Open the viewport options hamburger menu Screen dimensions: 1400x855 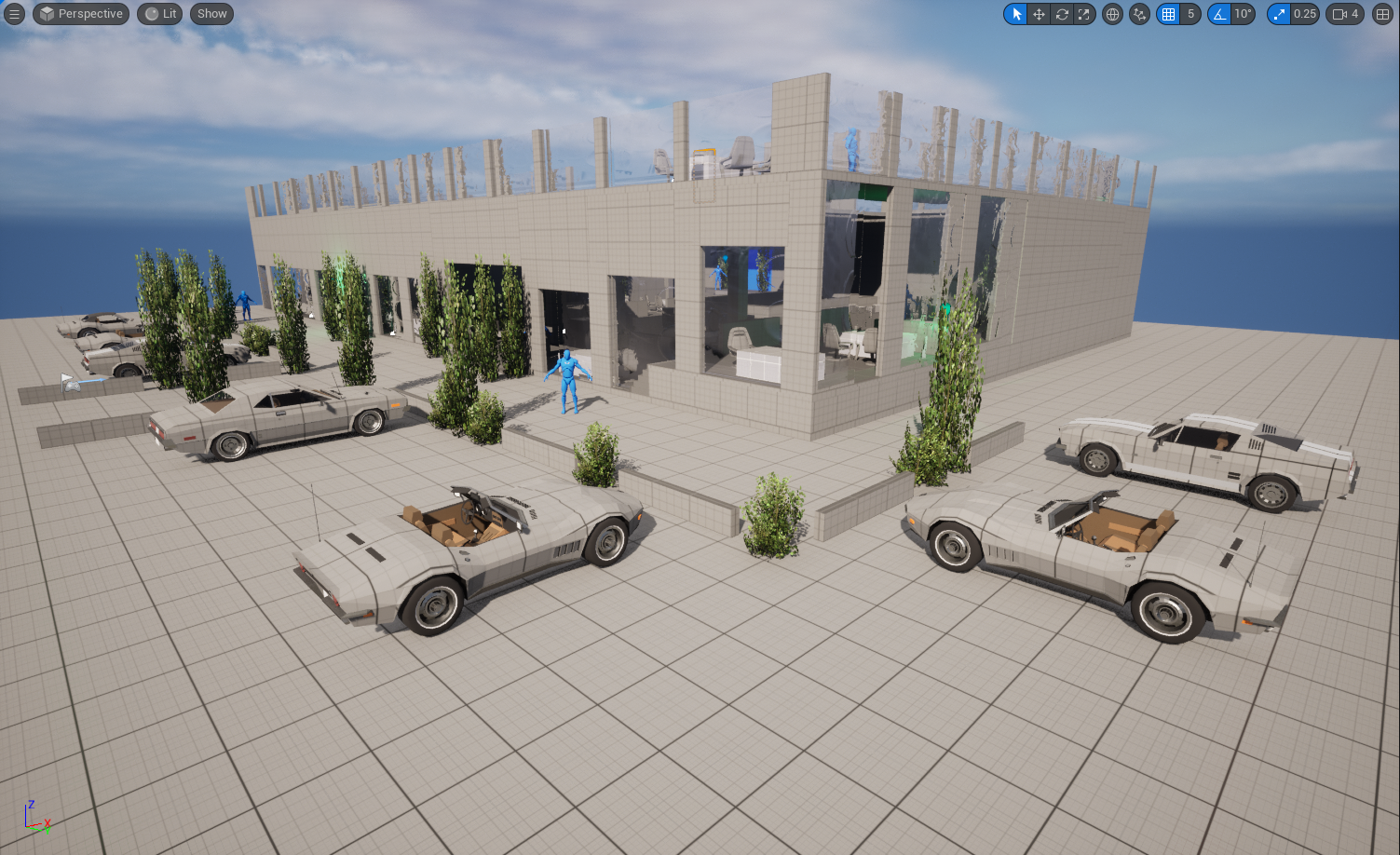click(x=14, y=14)
